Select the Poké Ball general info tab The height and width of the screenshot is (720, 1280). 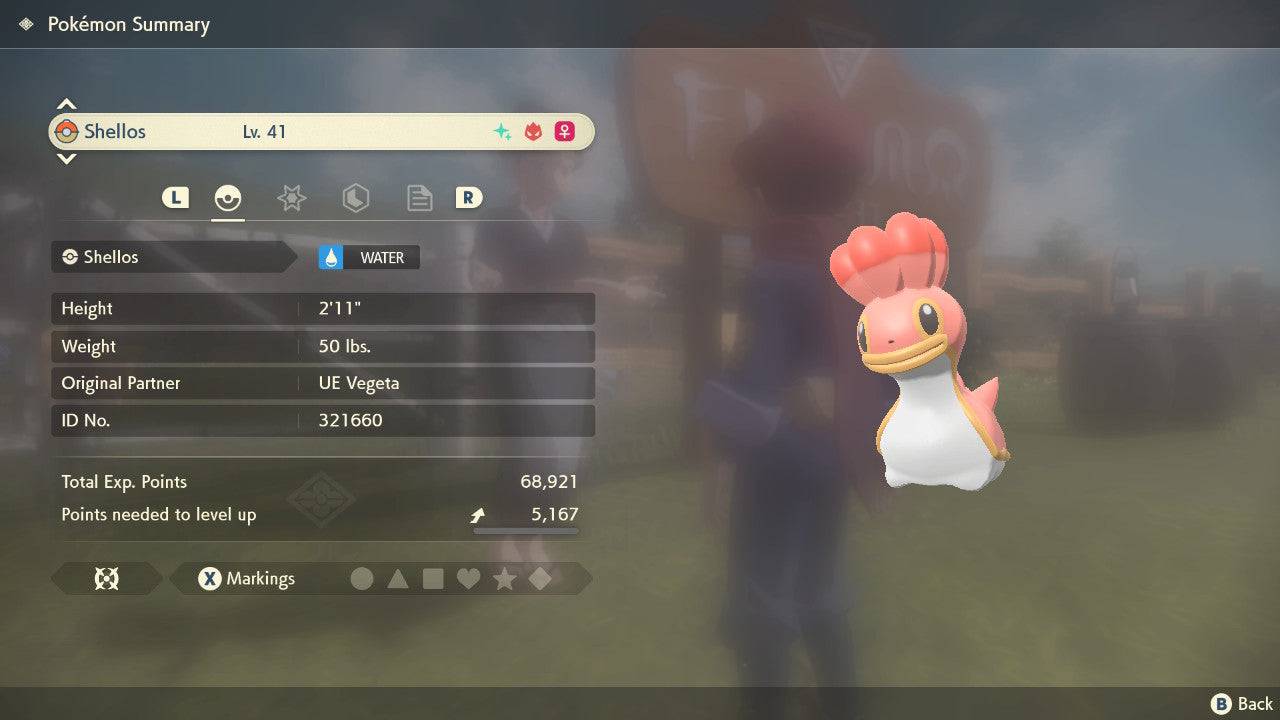(x=228, y=198)
